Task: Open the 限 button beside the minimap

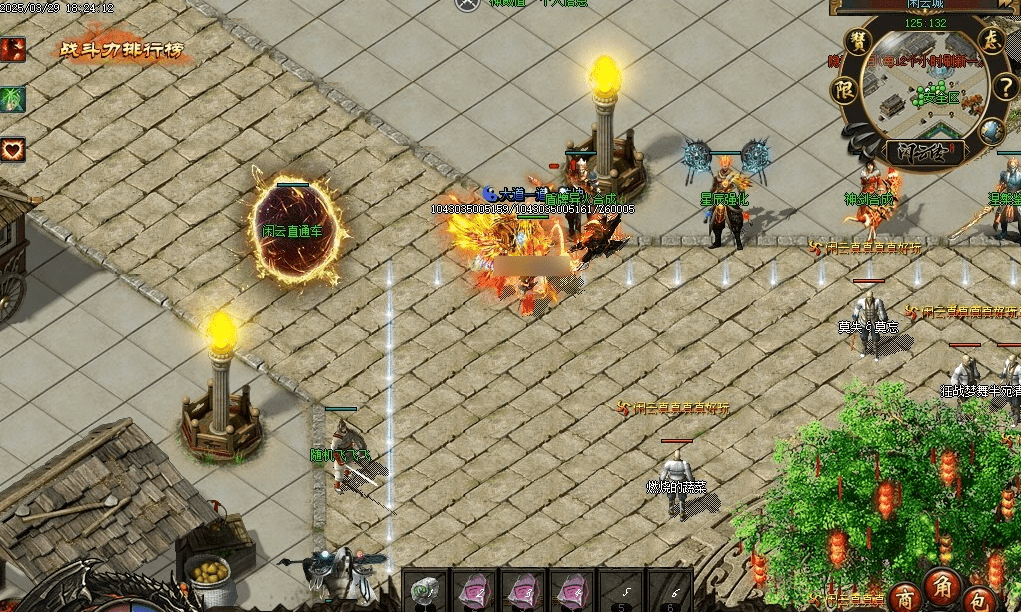Action: point(842,89)
